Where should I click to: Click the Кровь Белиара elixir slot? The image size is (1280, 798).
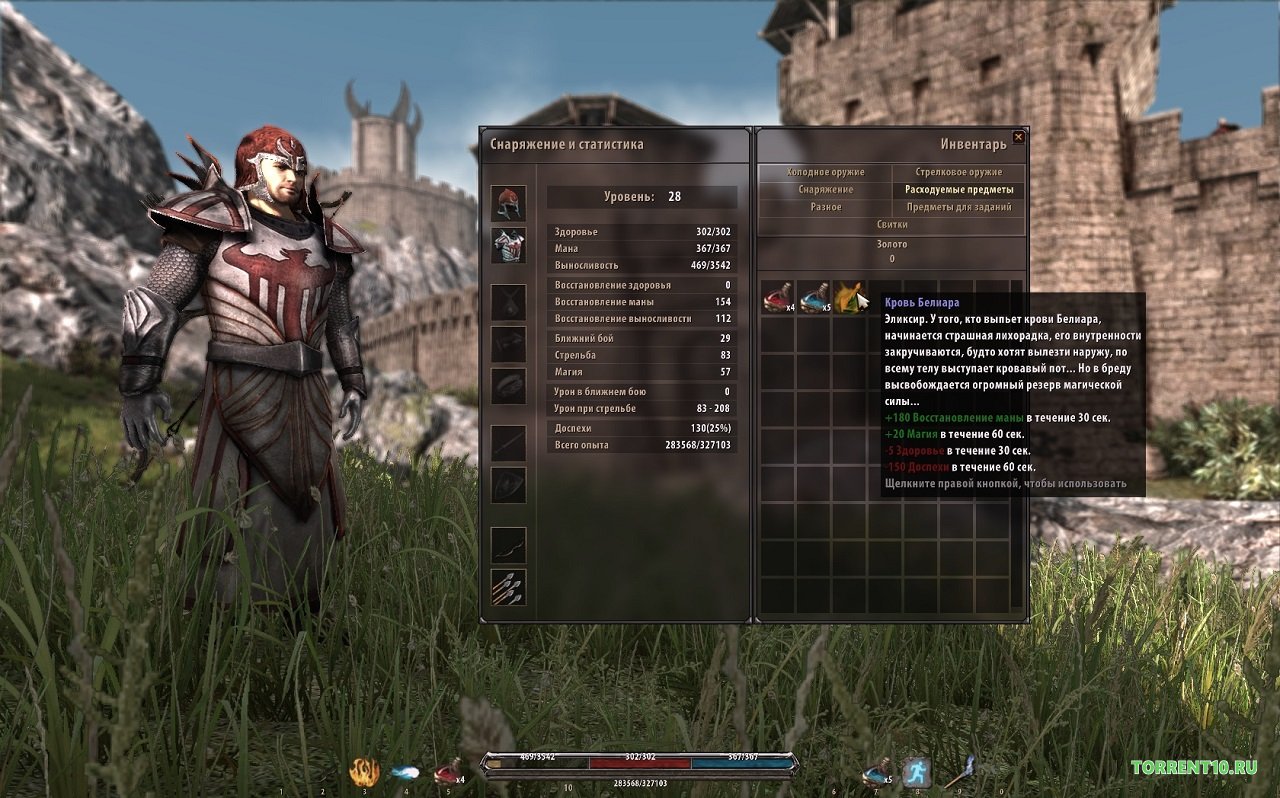(849, 297)
